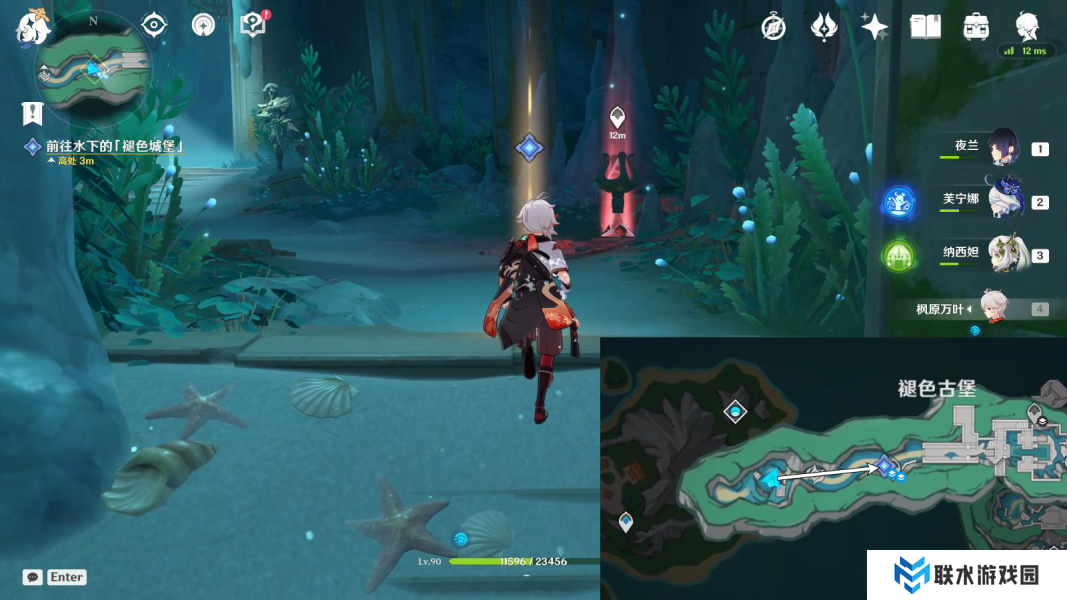Switch to party member 芙宁娜
The height and width of the screenshot is (600, 1067).
point(1004,201)
